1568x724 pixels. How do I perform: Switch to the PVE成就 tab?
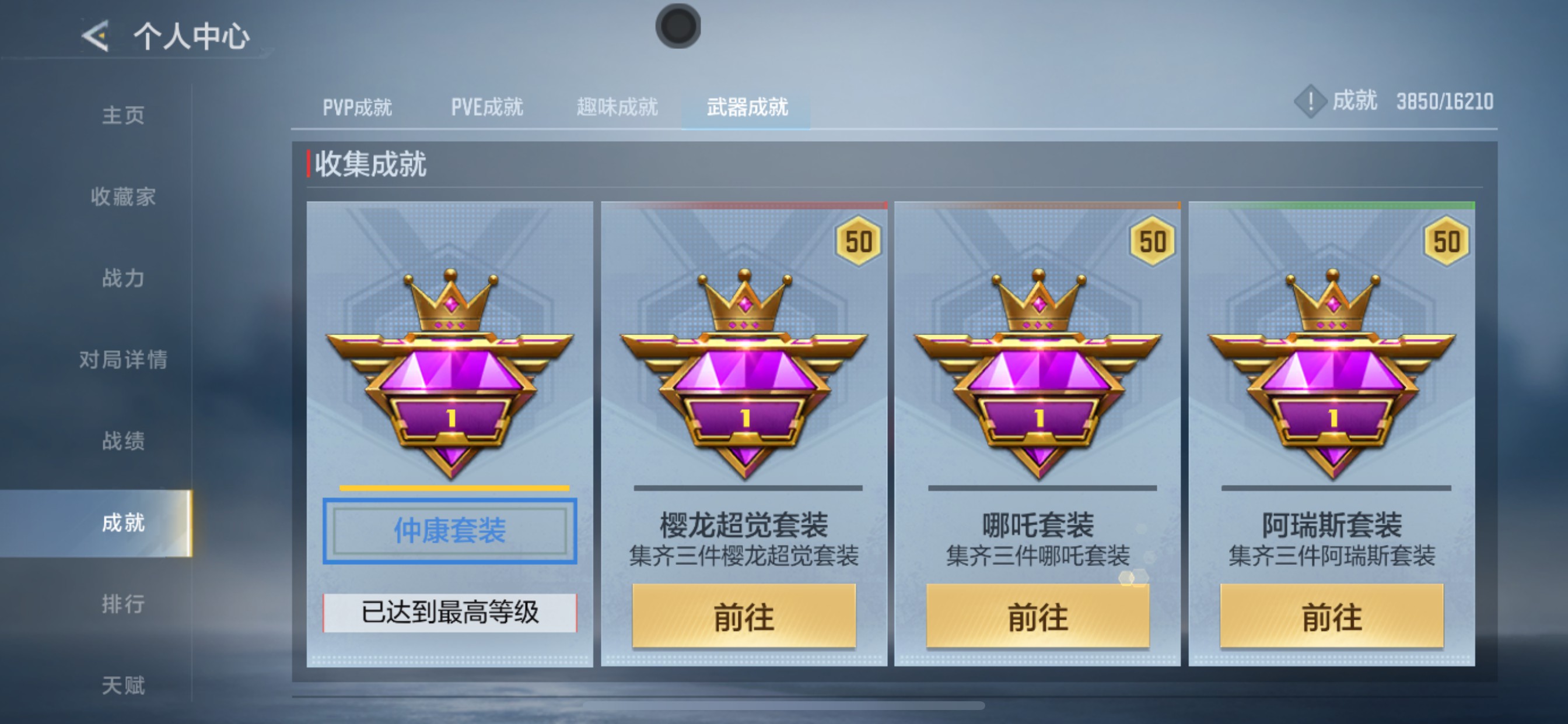[487, 107]
